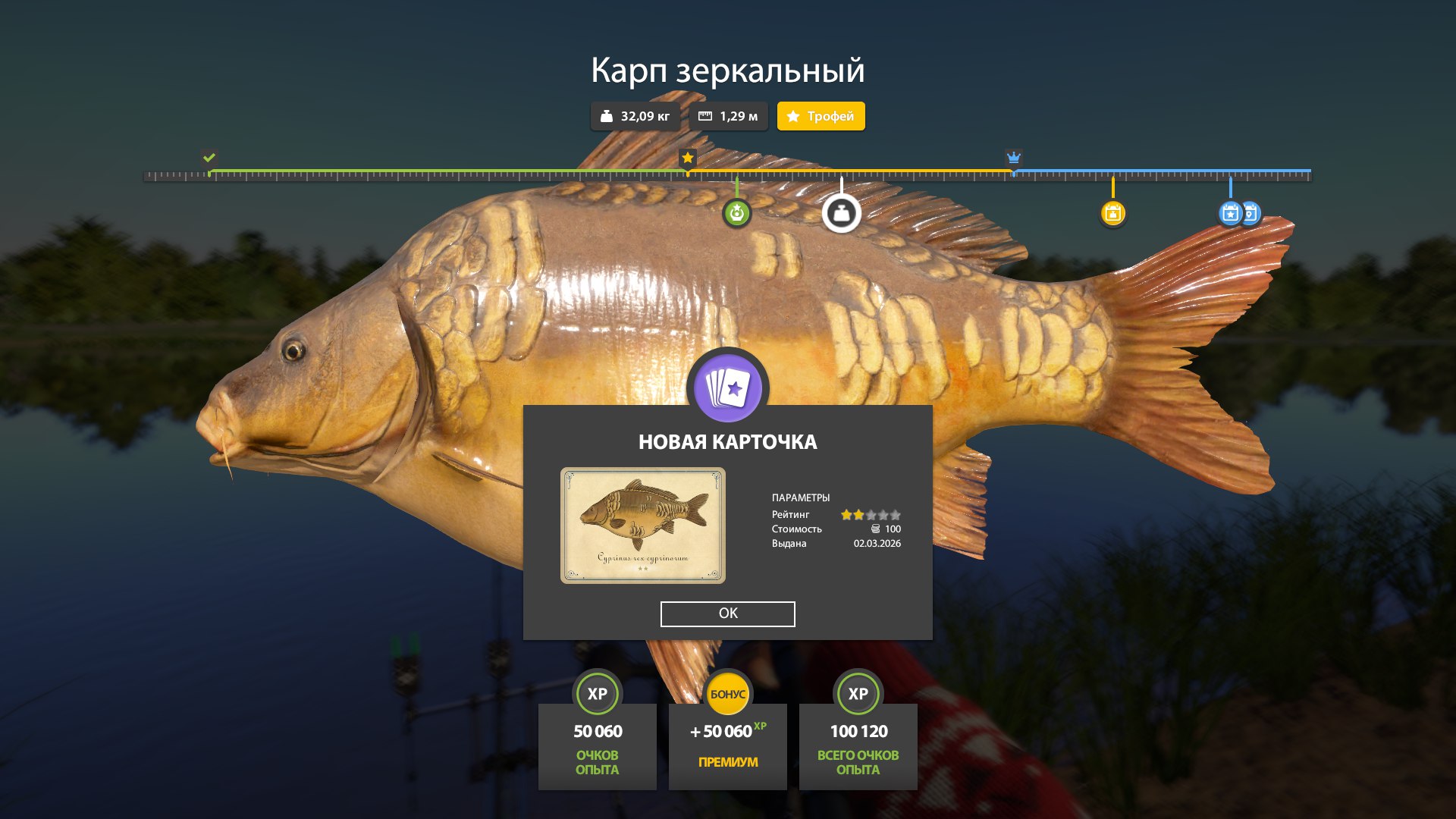The width and height of the screenshot is (1456, 819).
Task: Click the blue star-calendar icon near ruler end
Action: 1230,213
